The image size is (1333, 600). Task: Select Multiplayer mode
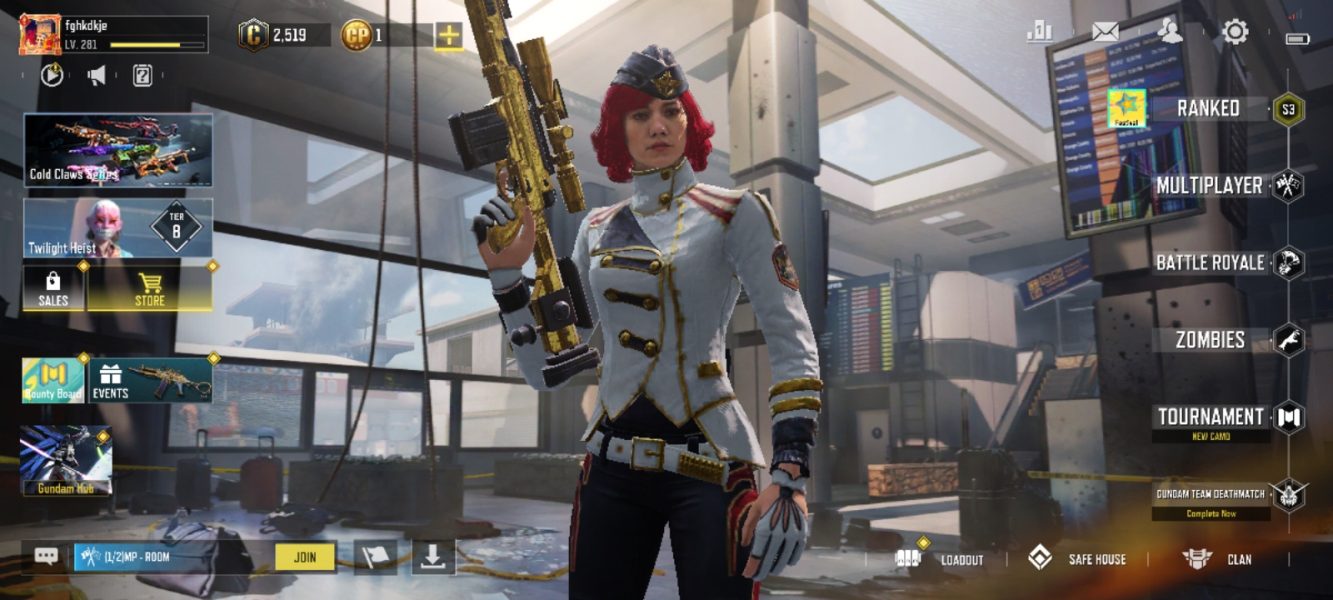coord(1209,186)
